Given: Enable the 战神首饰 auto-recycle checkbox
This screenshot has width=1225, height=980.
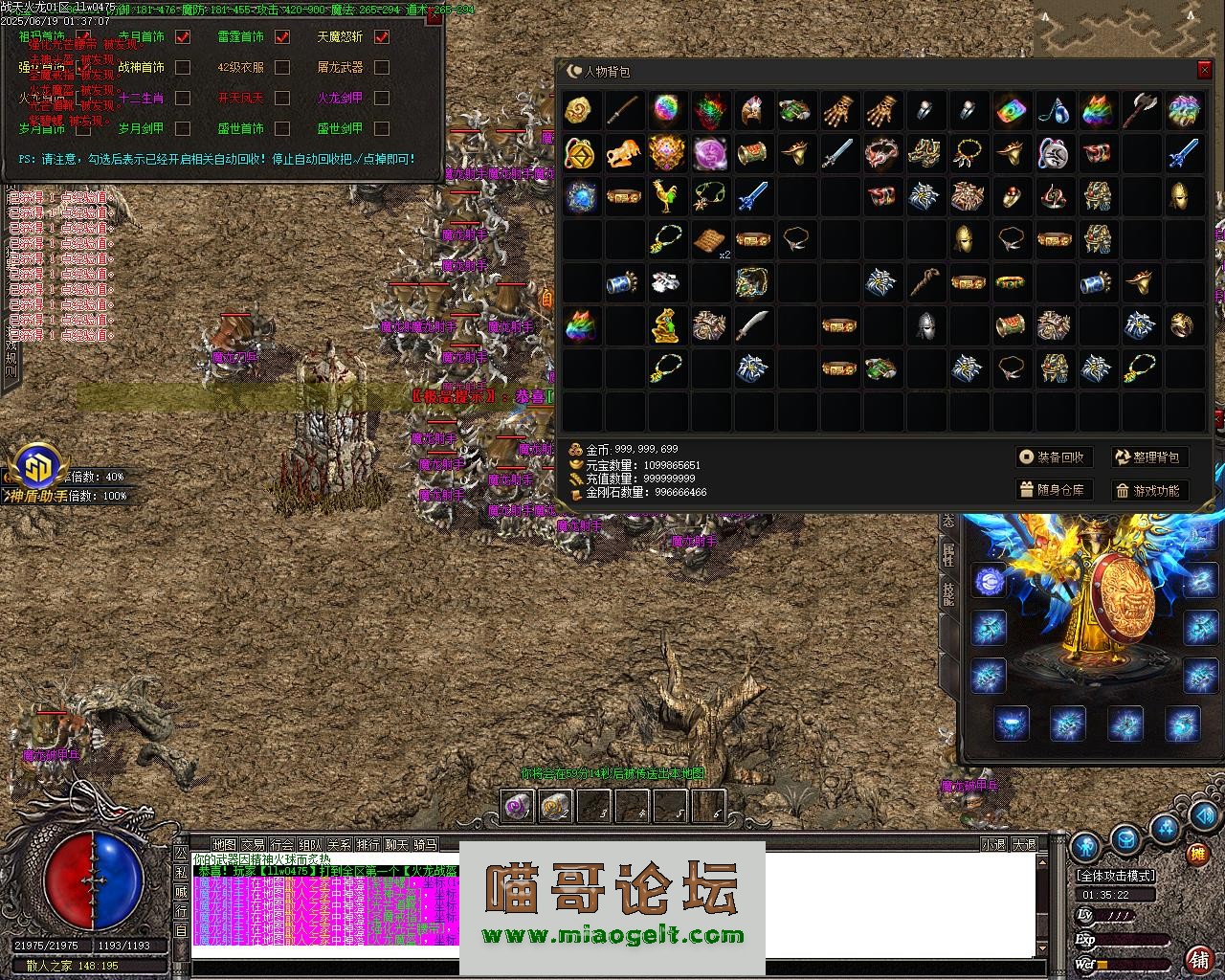Looking at the screenshot, I should pyautogui.click(x=183, y=68).
